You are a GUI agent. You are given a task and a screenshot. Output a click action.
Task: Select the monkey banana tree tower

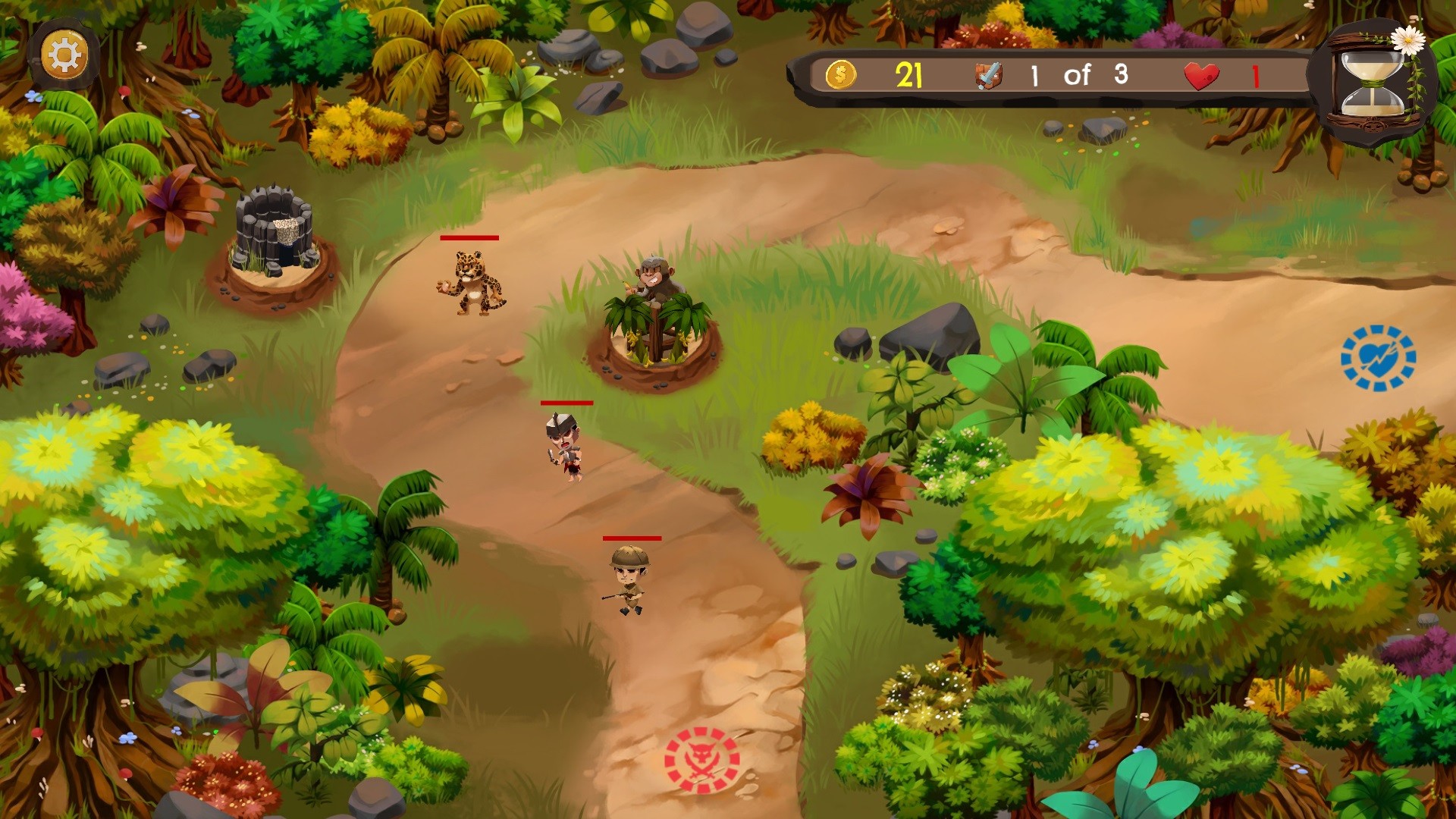point(657,318)
